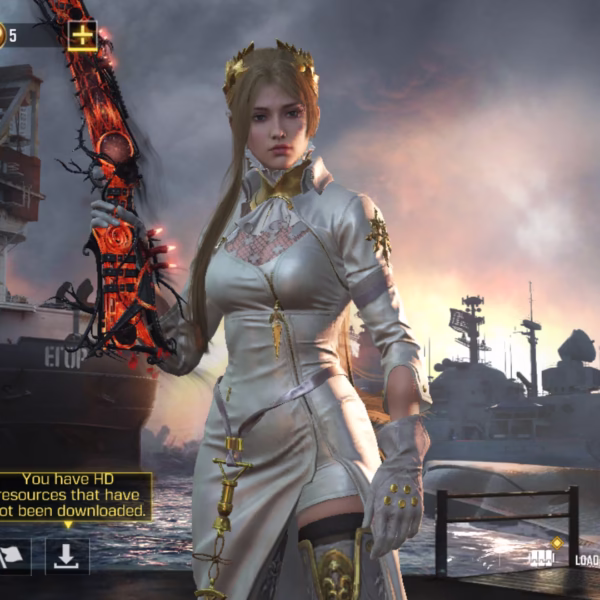
Task: Download HD resources with the download arrow icon
Action: click(66, 558)
